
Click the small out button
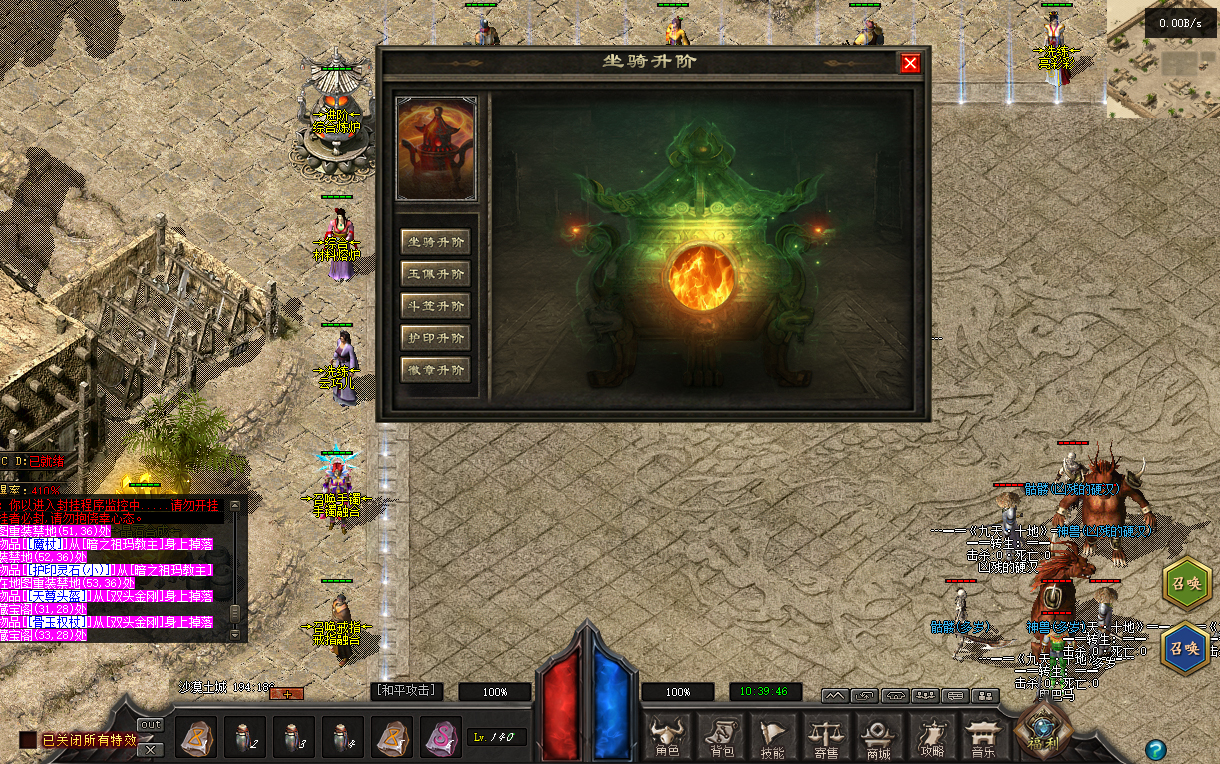(150, 724)
